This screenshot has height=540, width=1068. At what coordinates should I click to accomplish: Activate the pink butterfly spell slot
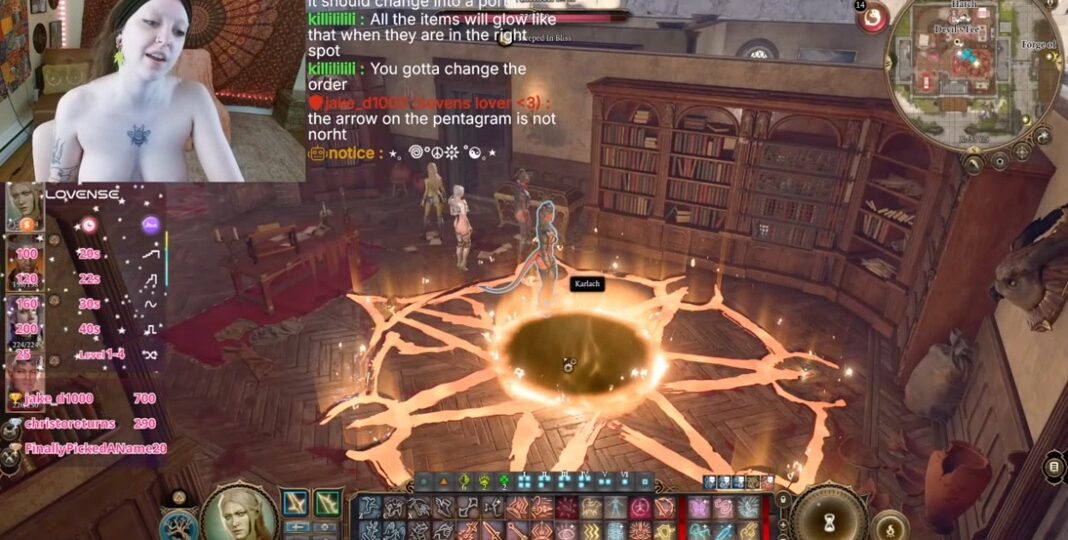click(x=700, y=507)
